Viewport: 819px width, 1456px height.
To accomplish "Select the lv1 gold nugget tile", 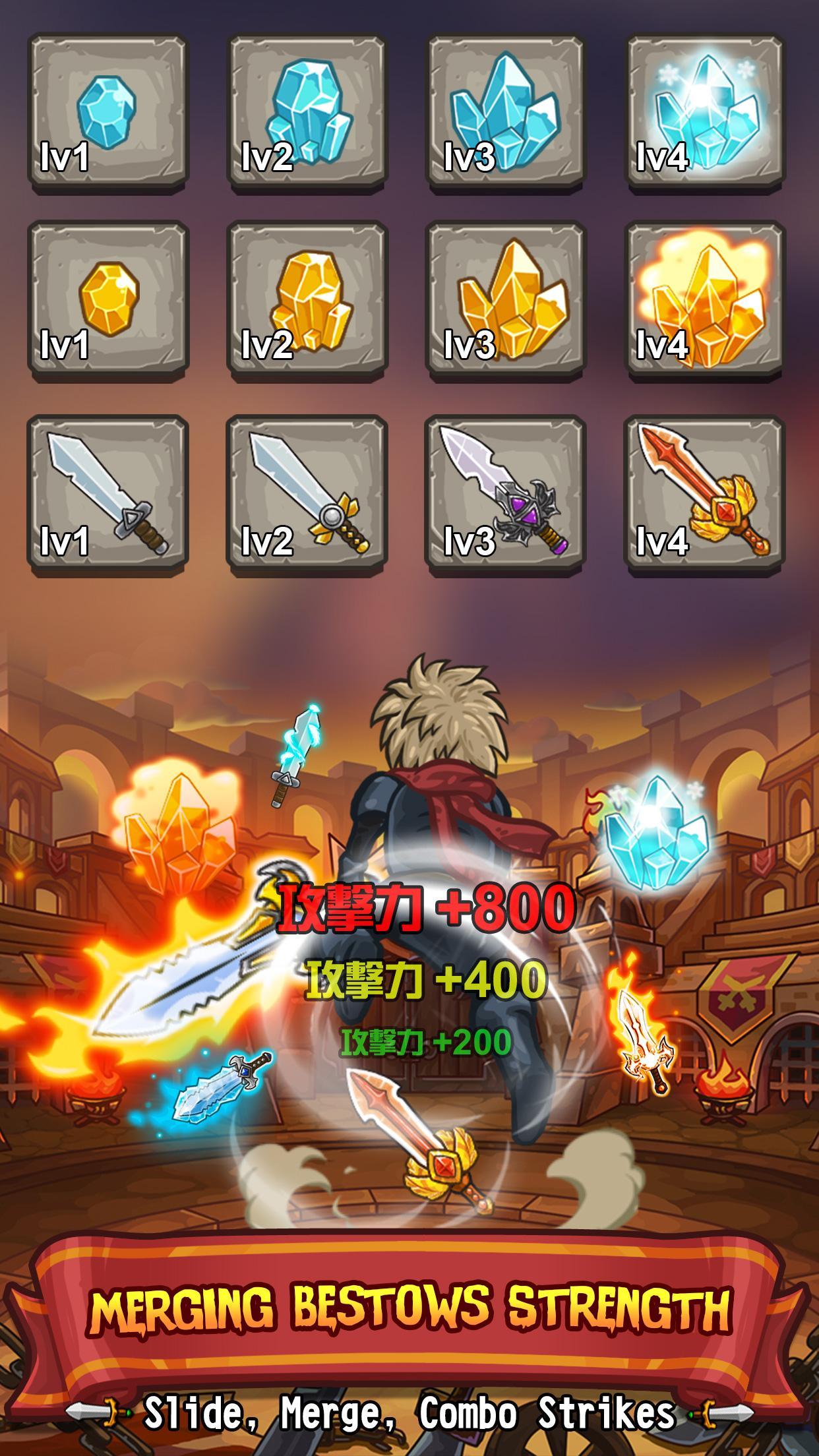I will (x=107, y=301).
